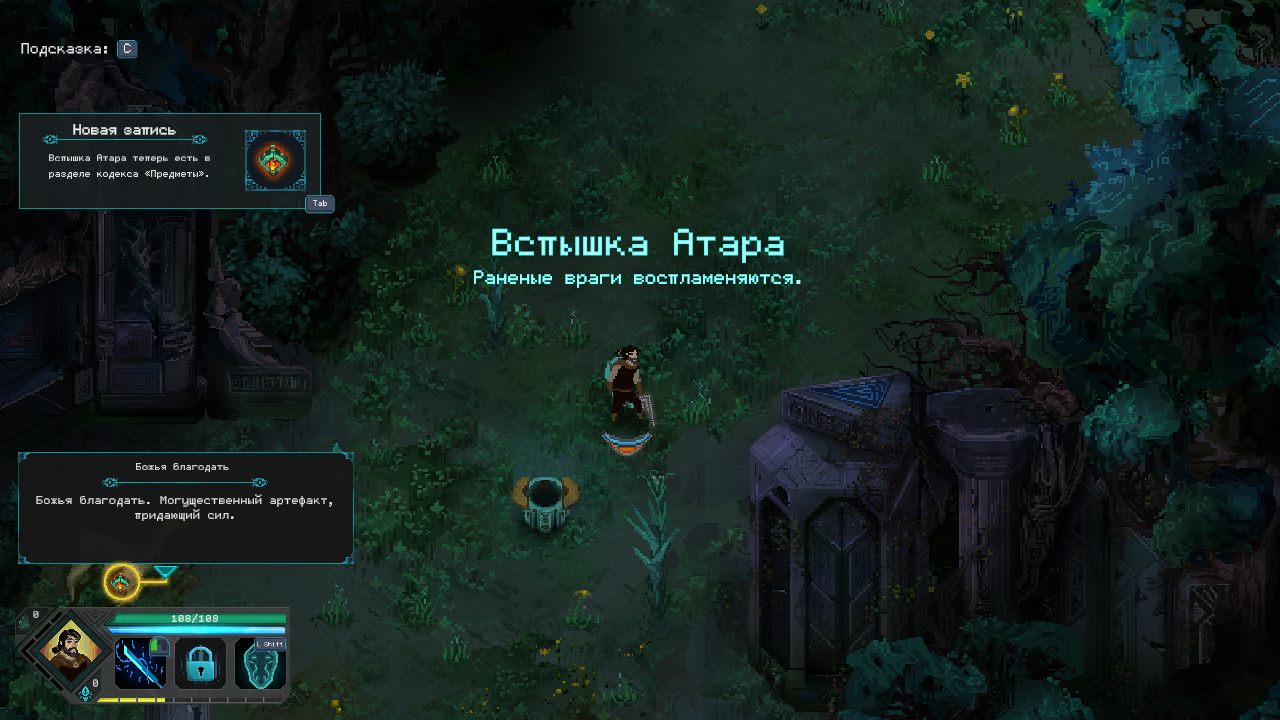Viewport: 1280px width, 720px height.
Task: Click the locked padlock ability slot
Action: click(199, 663)
